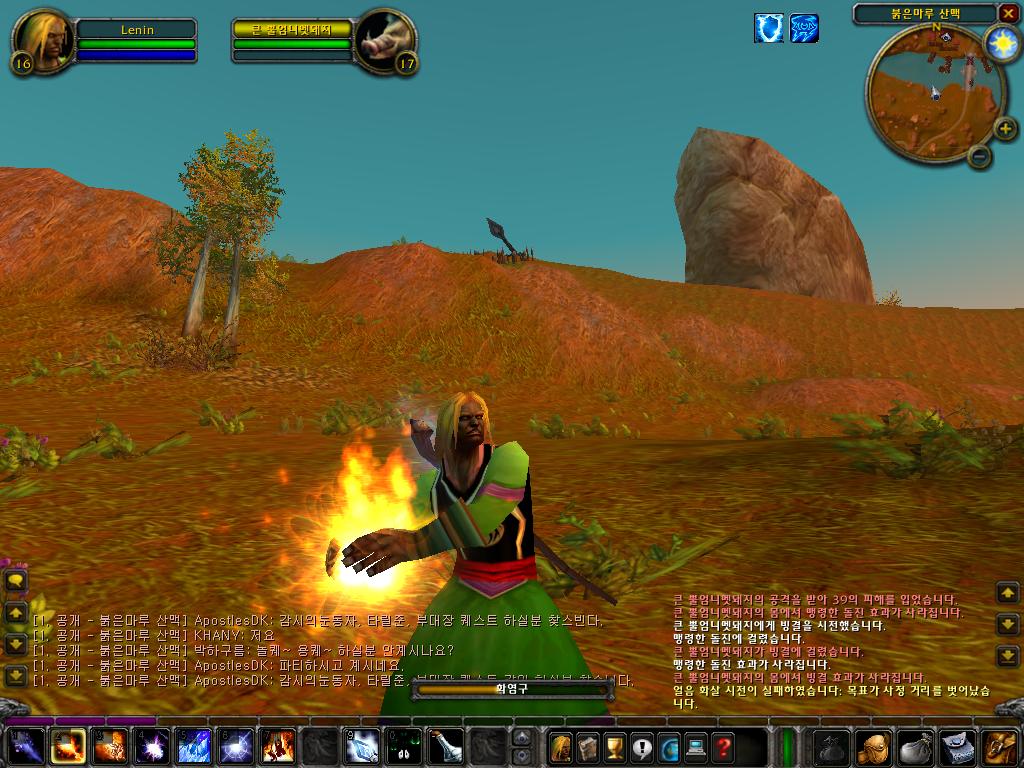Open the chat speech bubble menu button
1024x768 pixels.
coord(16,580)
